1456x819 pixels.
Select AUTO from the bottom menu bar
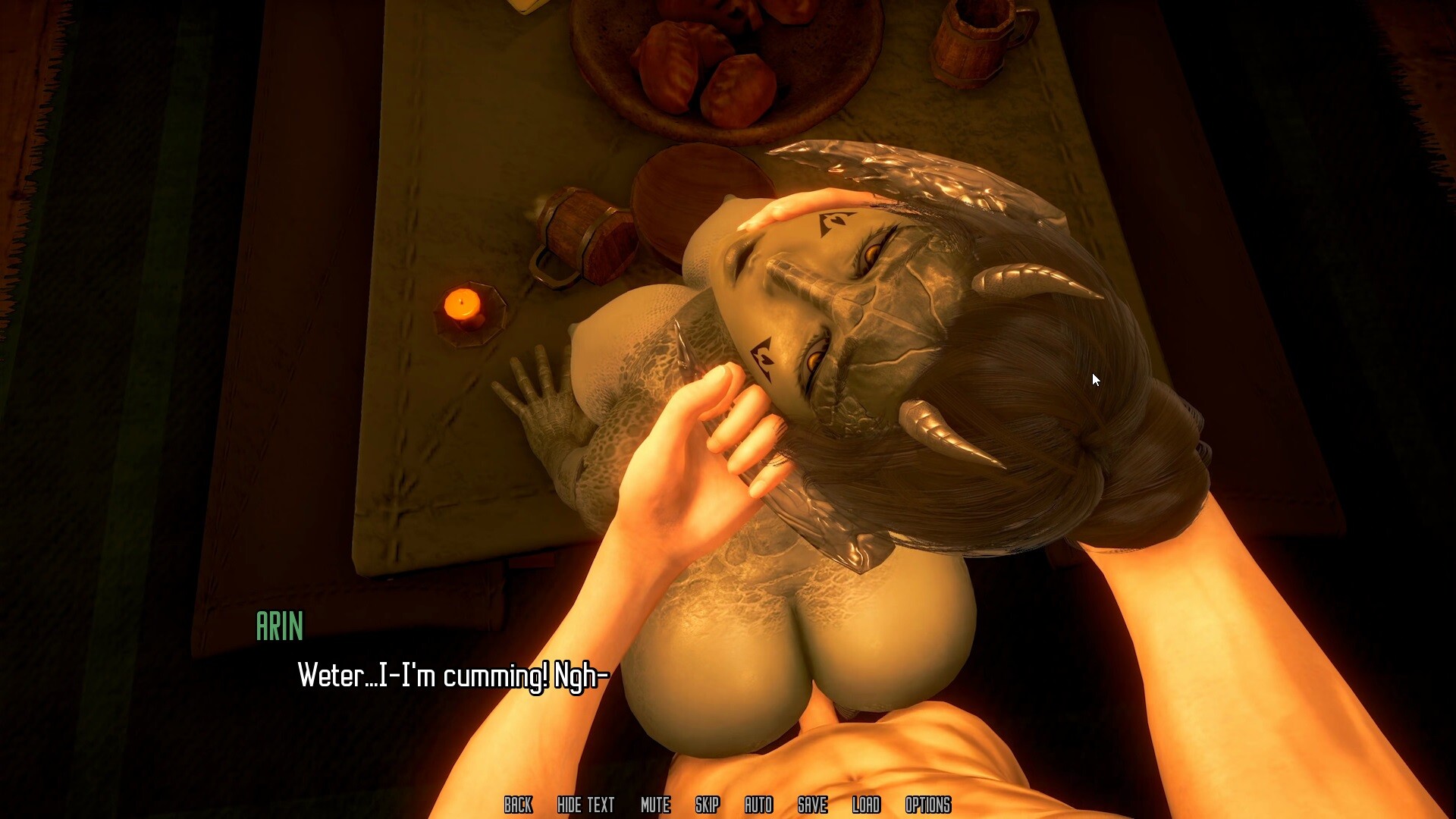[759, 805]
